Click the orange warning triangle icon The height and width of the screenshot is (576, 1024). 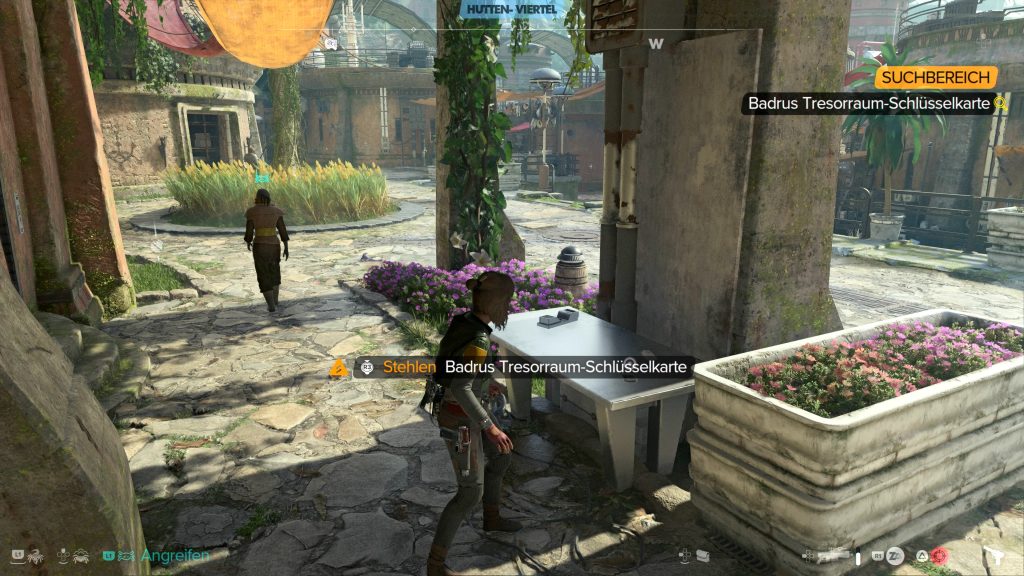[338, 369]
